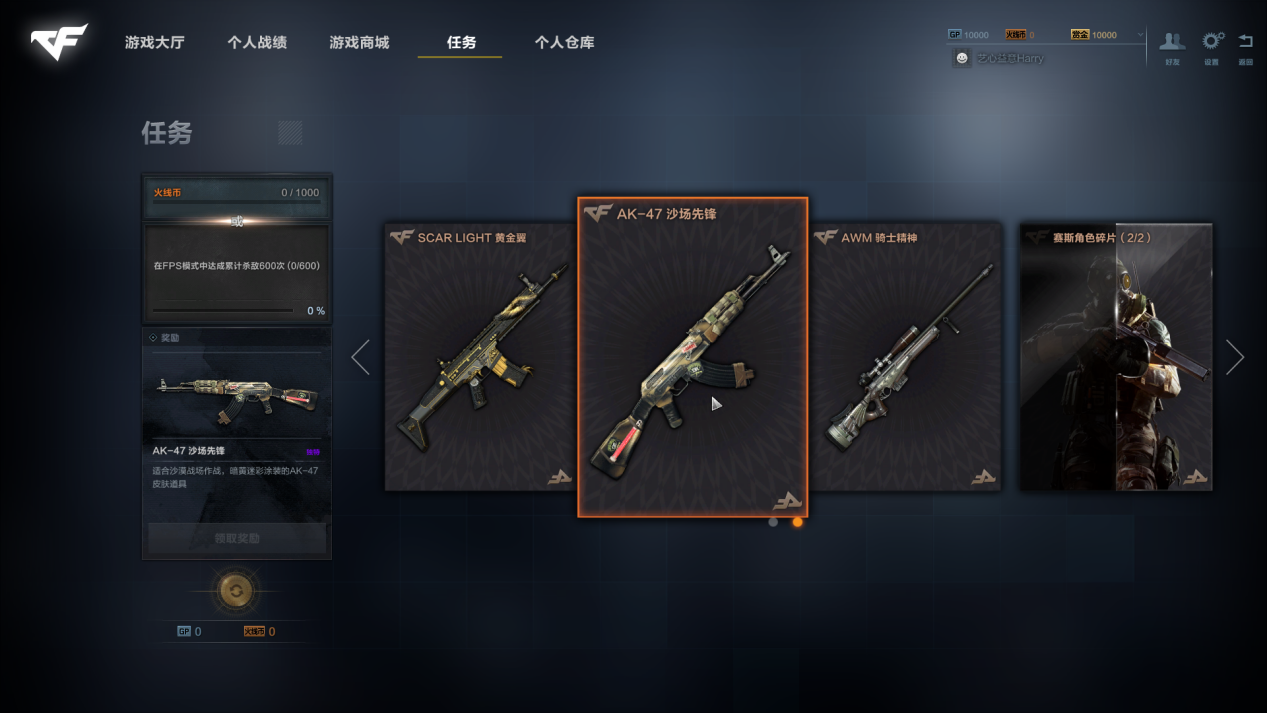The image size is (1267, 713).
Task: Show previous rewards with the left arrow
Action: click(361, 357)
